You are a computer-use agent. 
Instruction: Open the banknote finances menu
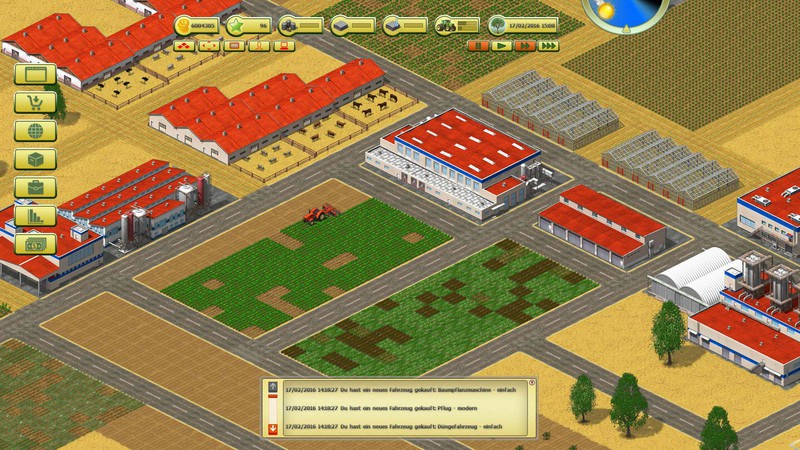(x=35, y=243)
